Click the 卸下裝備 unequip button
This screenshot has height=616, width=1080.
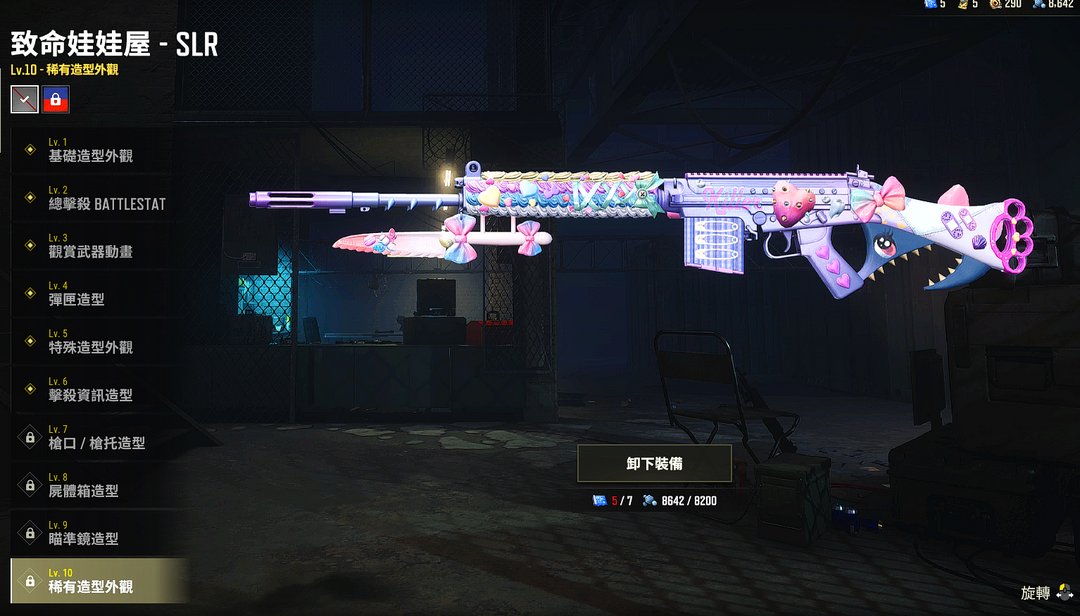[655, 464]
